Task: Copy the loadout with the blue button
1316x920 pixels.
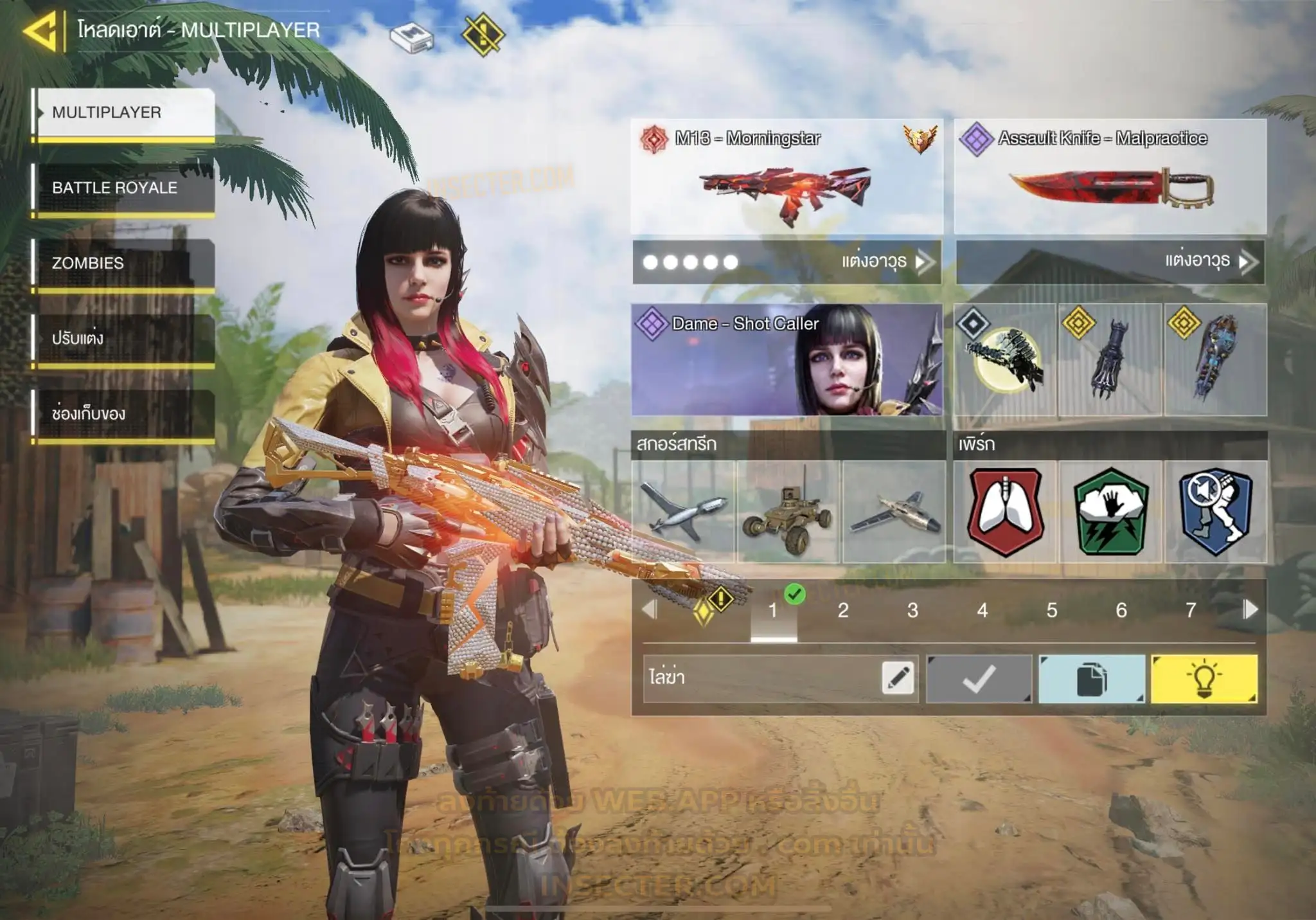Action: click(x=1091, y=679)
